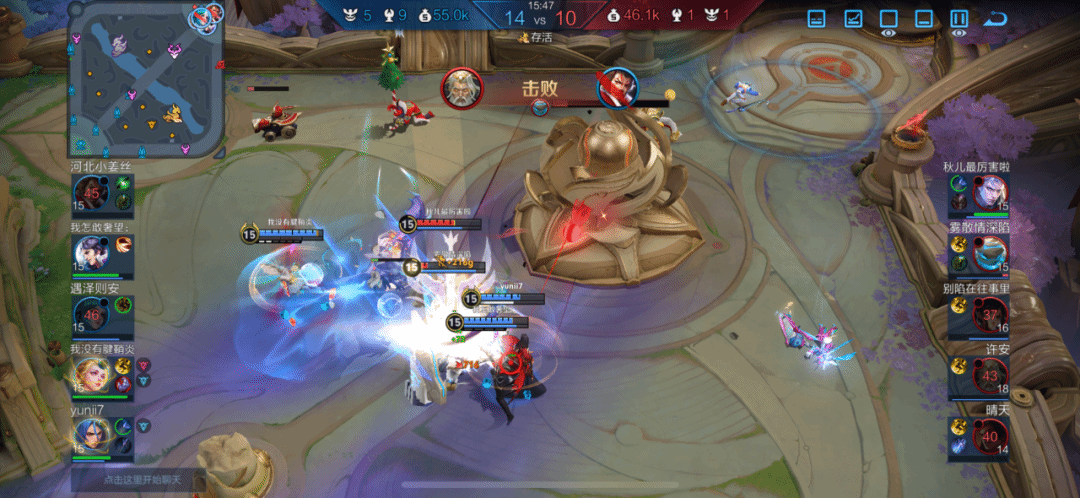Select player yunji7 portrait
Image resolution: width=1080 pixels, height=498 pixels.
90,435
